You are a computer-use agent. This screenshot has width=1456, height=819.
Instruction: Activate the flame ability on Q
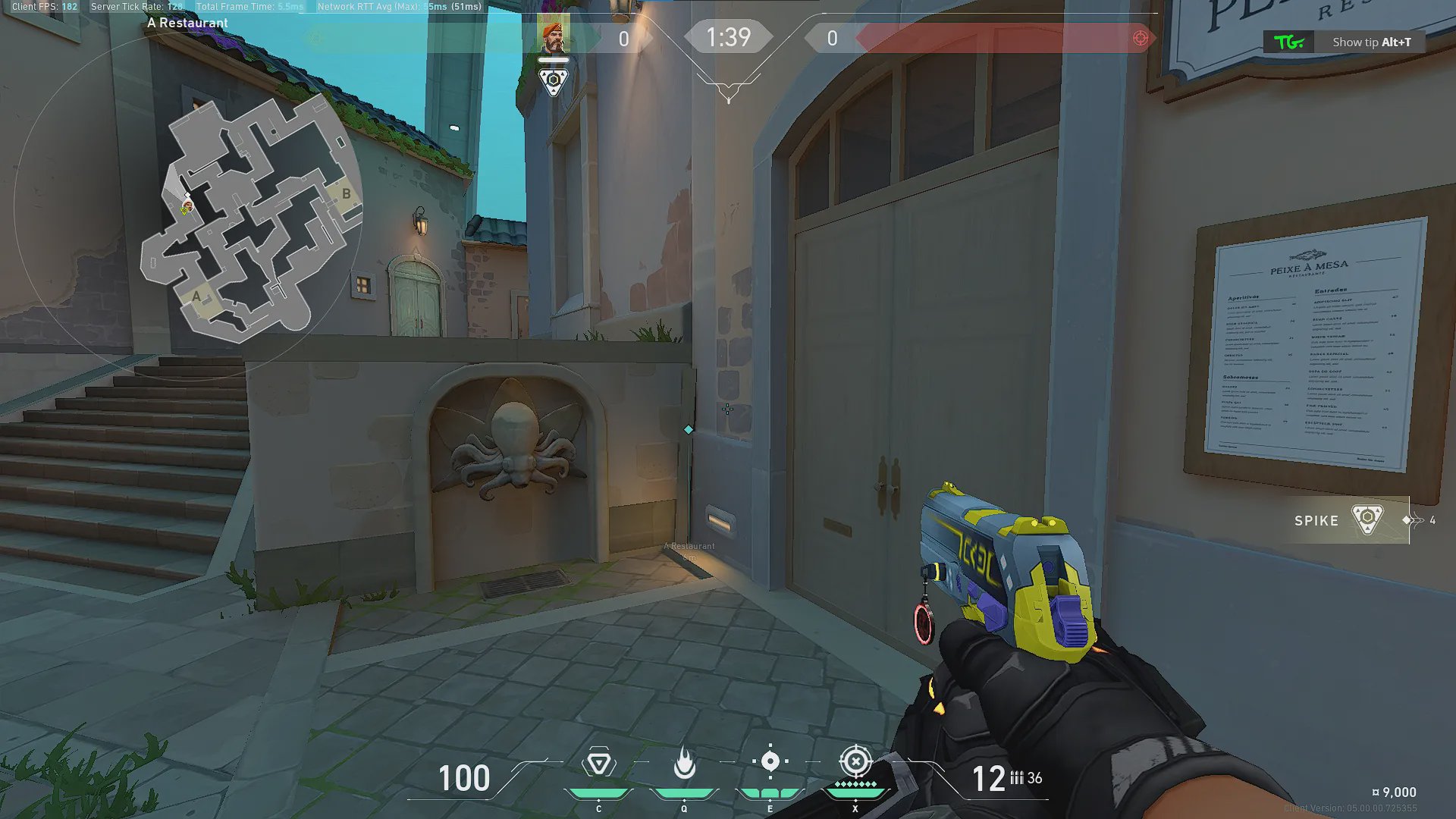click(x=684, y=763)
